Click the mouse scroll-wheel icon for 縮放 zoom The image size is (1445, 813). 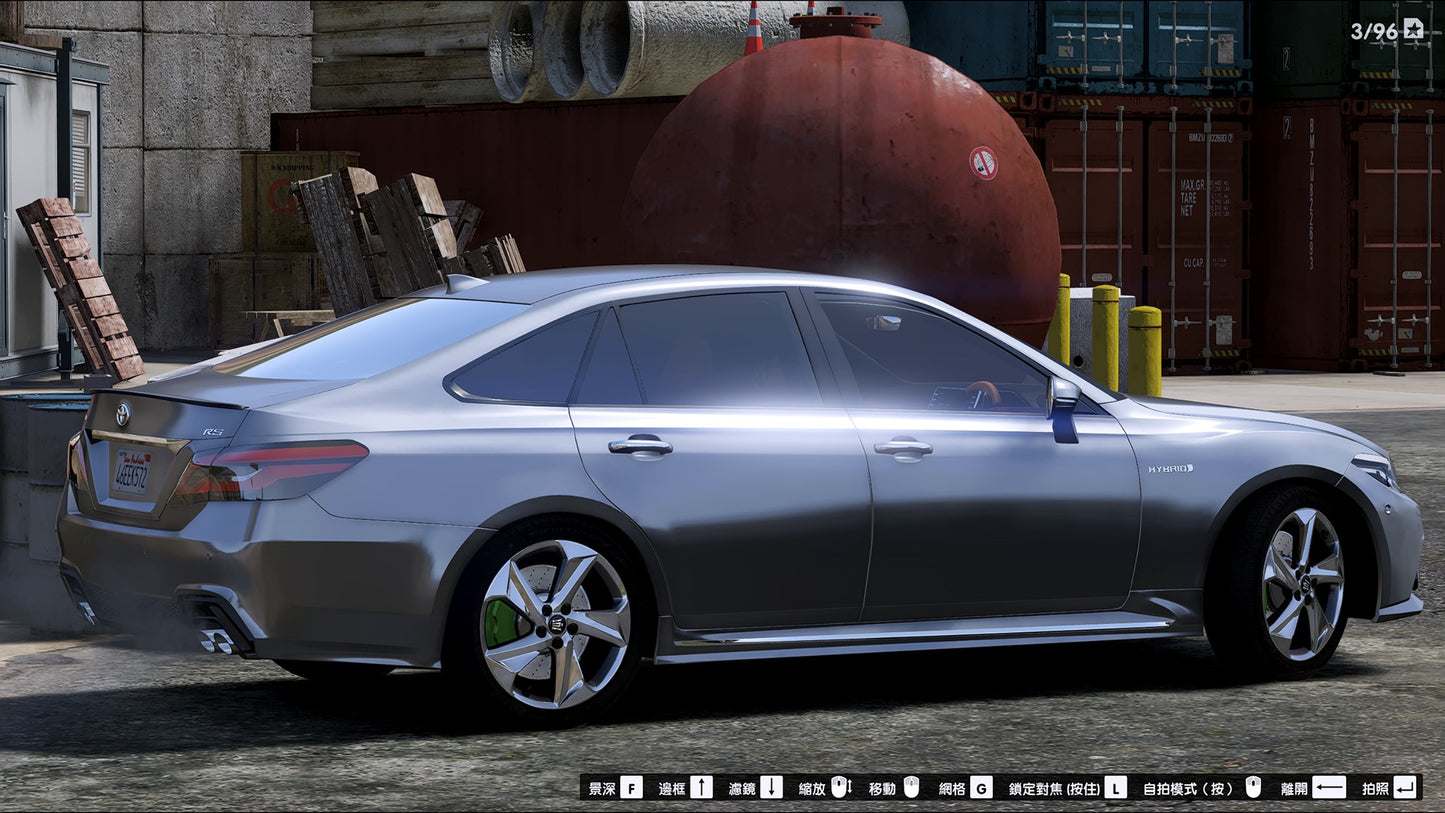[842, 788]
